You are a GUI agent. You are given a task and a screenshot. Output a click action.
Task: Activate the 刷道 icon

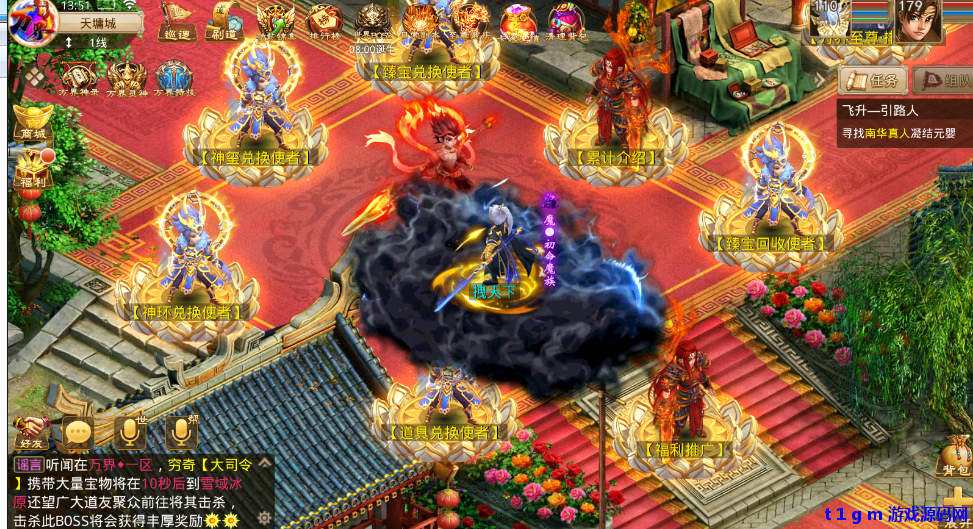(223, 21)
